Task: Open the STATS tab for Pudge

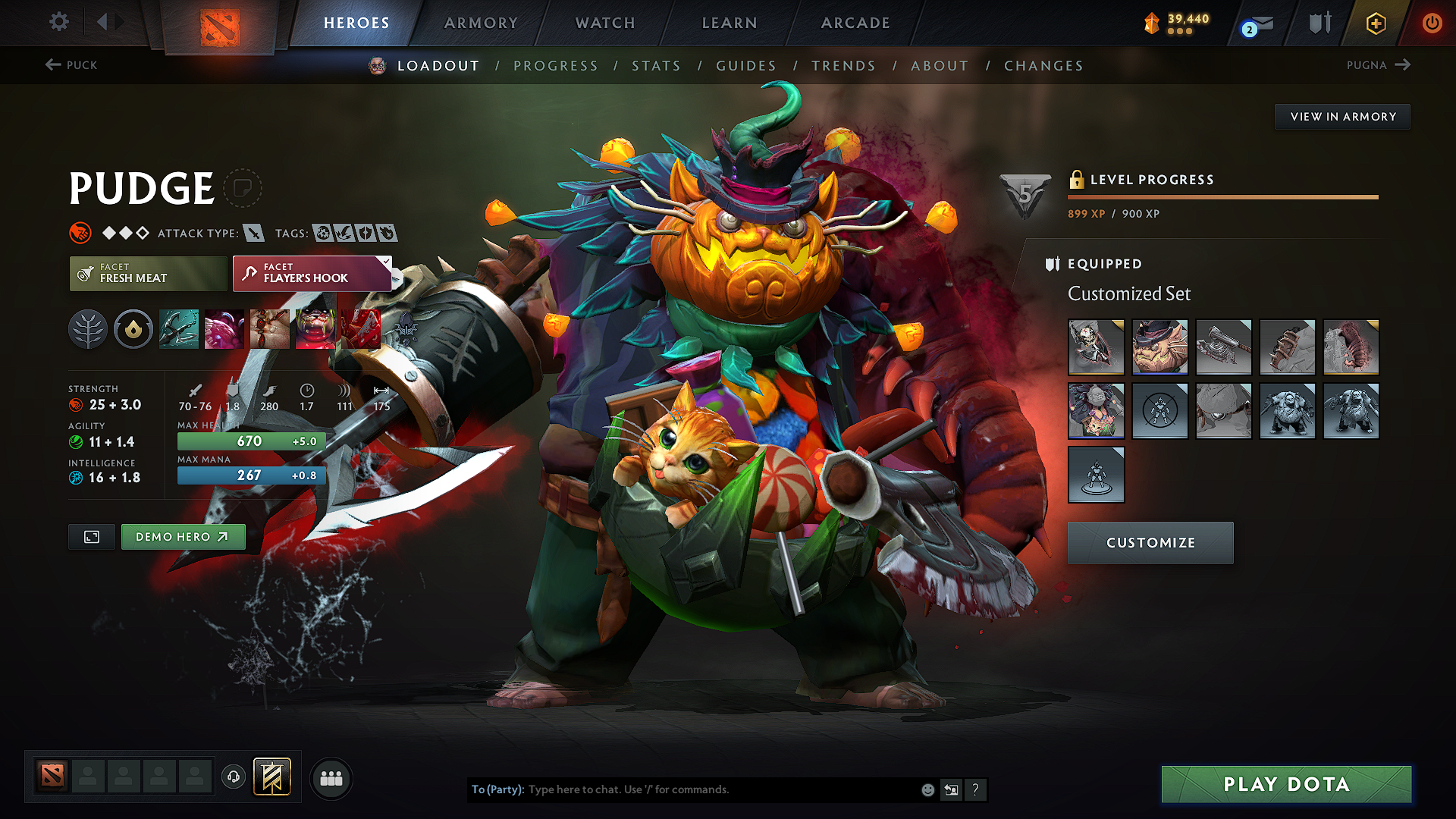Action: [656, 65]
